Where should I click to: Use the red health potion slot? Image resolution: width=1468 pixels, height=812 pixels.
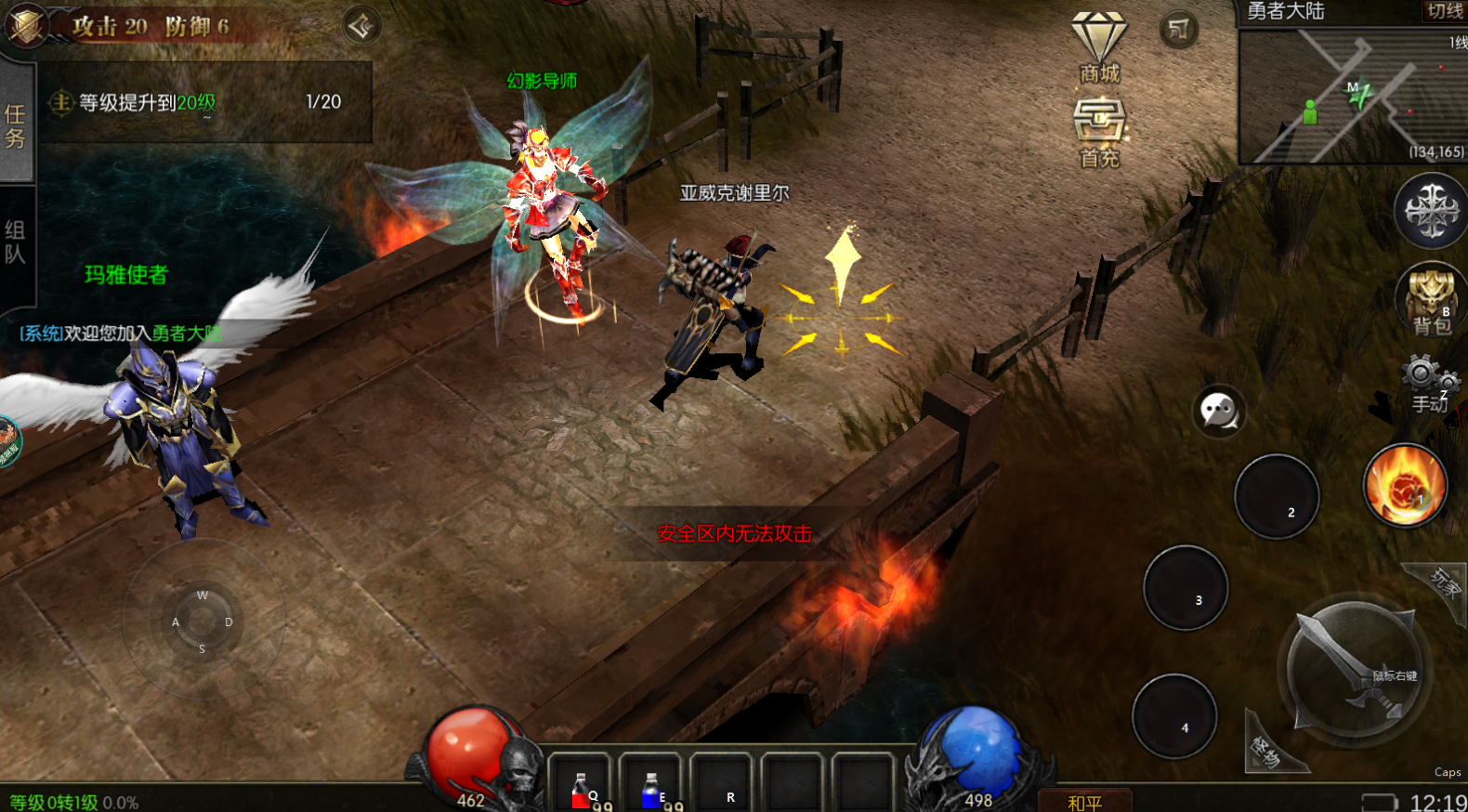582,785
